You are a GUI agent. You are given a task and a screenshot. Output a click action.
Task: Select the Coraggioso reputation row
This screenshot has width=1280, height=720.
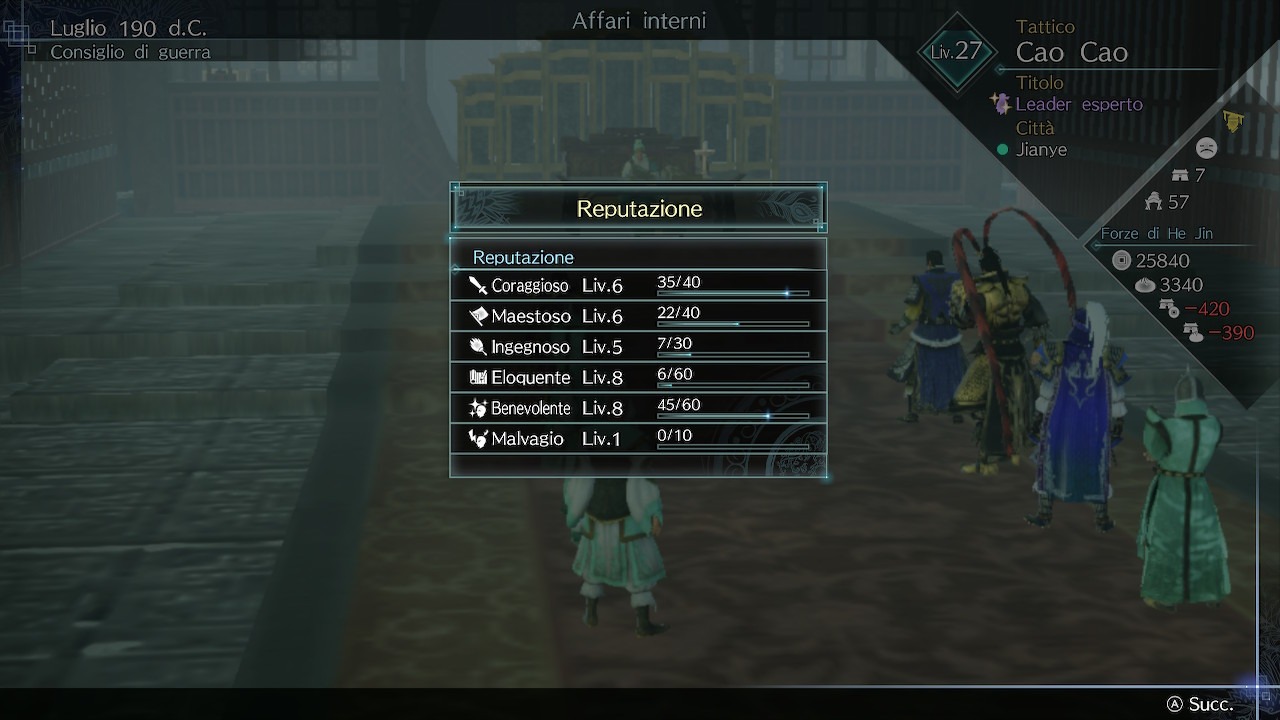coord(638,286)
